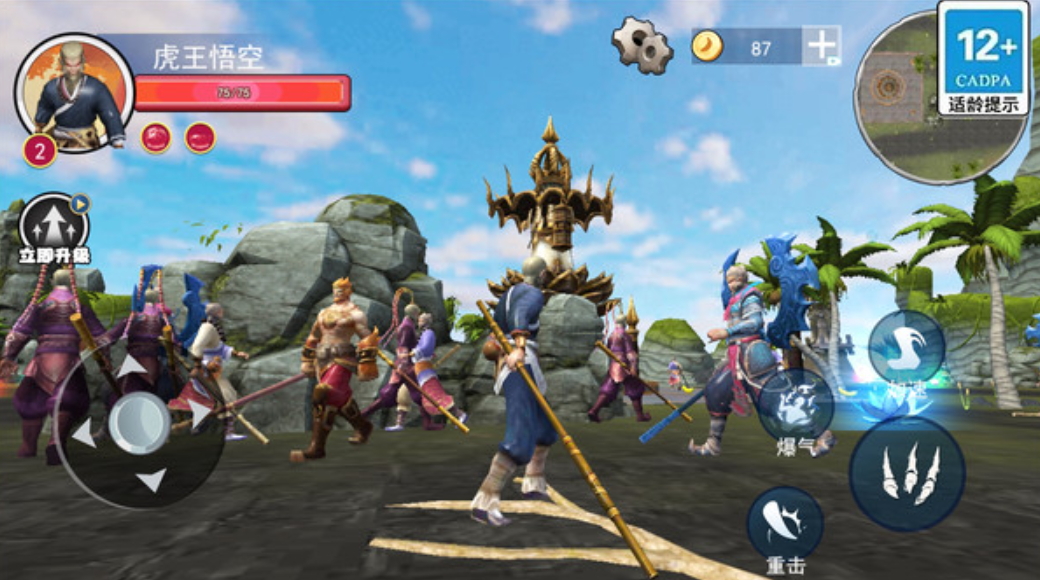Attack with the claw slash button
Image resolution: width=1040 pixels, height=580 pixels.
tap(907, 473)
